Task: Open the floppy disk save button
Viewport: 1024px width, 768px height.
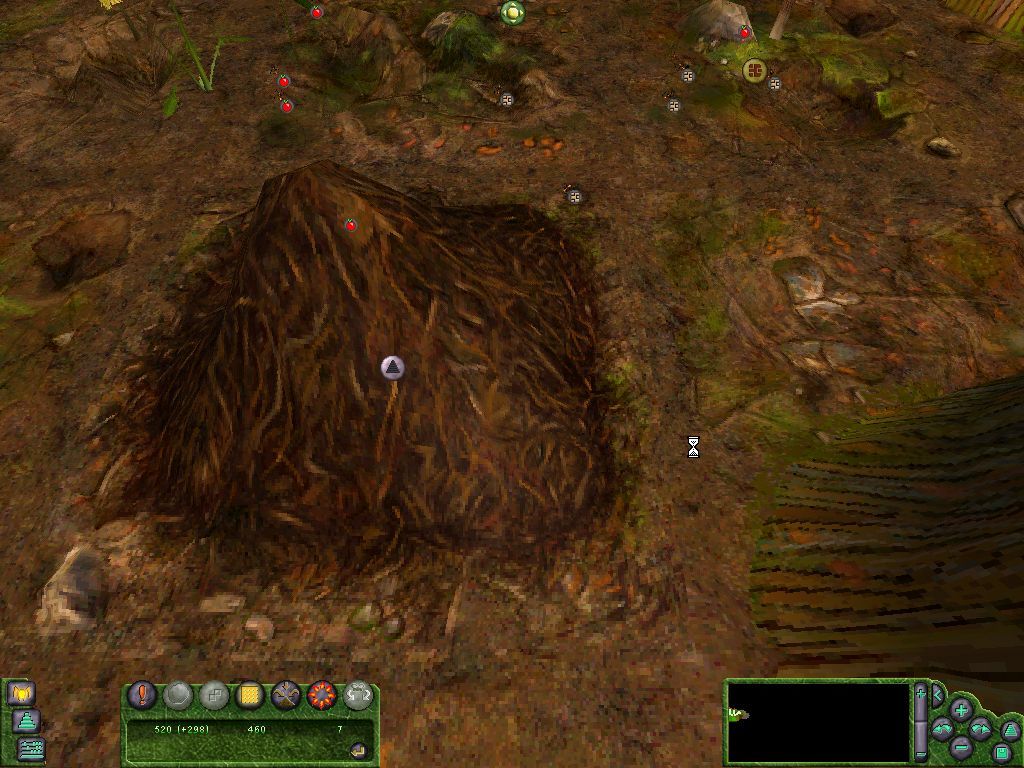Action: (1002, 752)
